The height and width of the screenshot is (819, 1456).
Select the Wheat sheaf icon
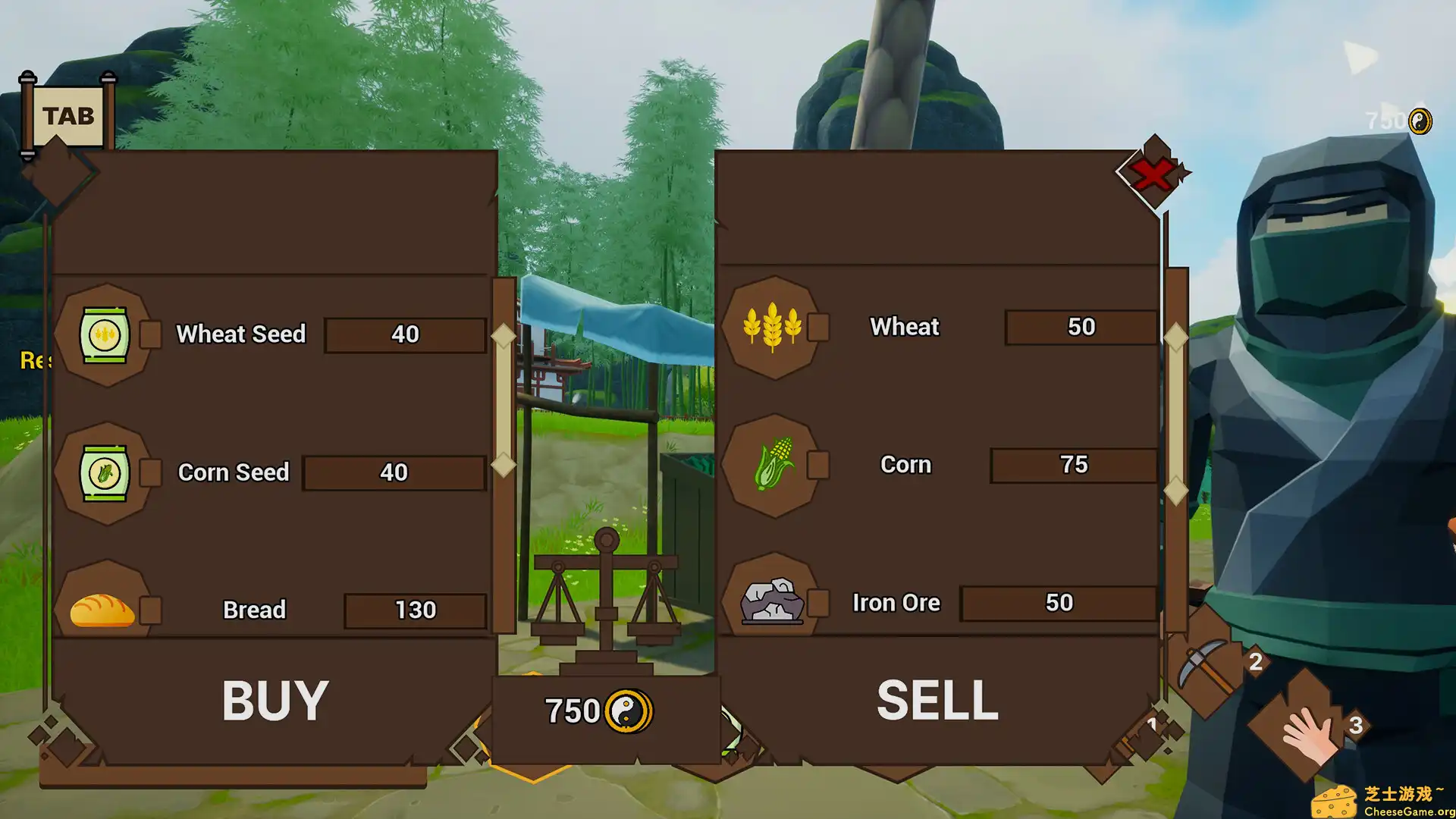pyautogui.click(x=773, y=327)
